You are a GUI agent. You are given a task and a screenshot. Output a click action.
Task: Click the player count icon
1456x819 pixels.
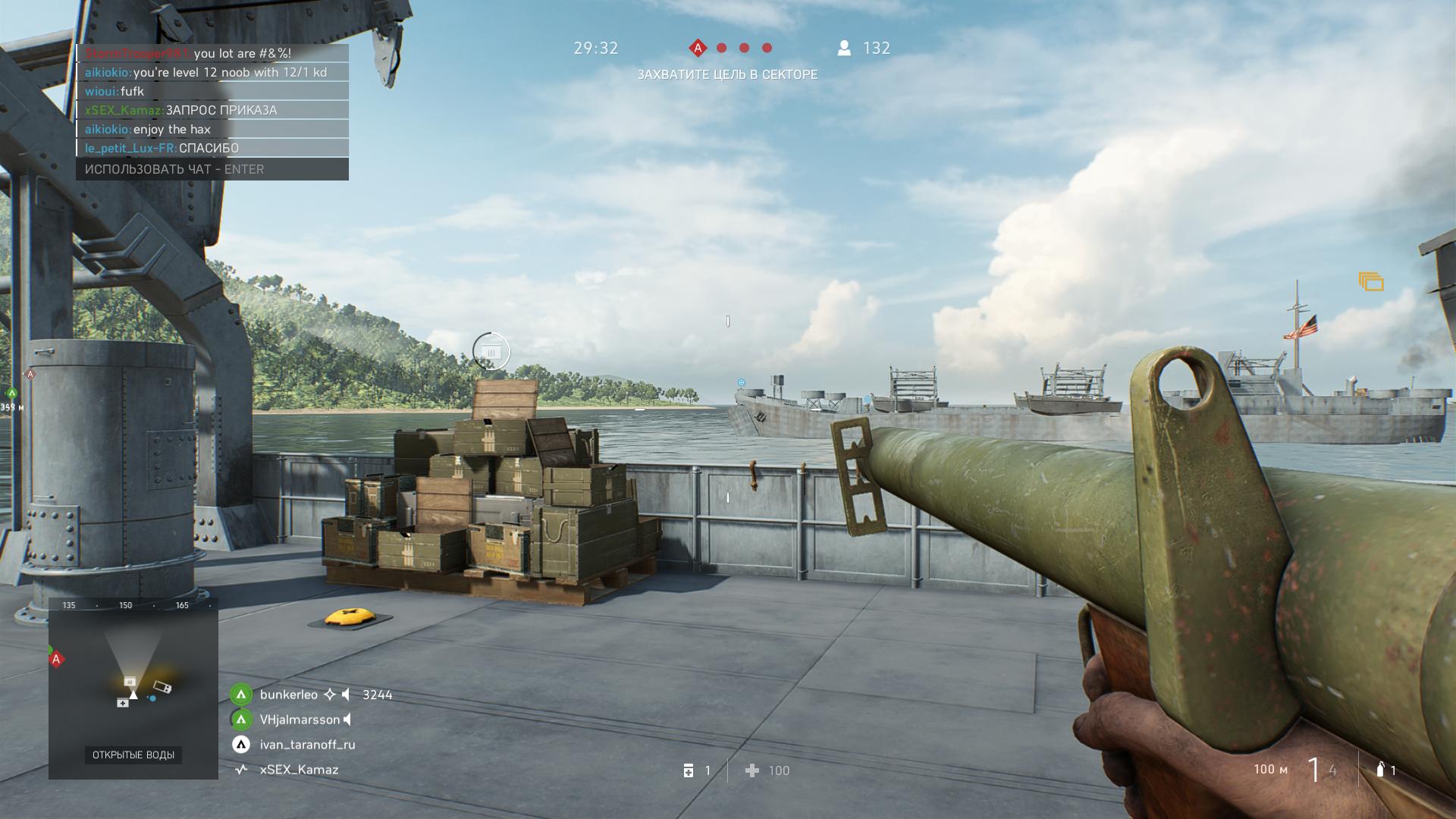[844, 48]
